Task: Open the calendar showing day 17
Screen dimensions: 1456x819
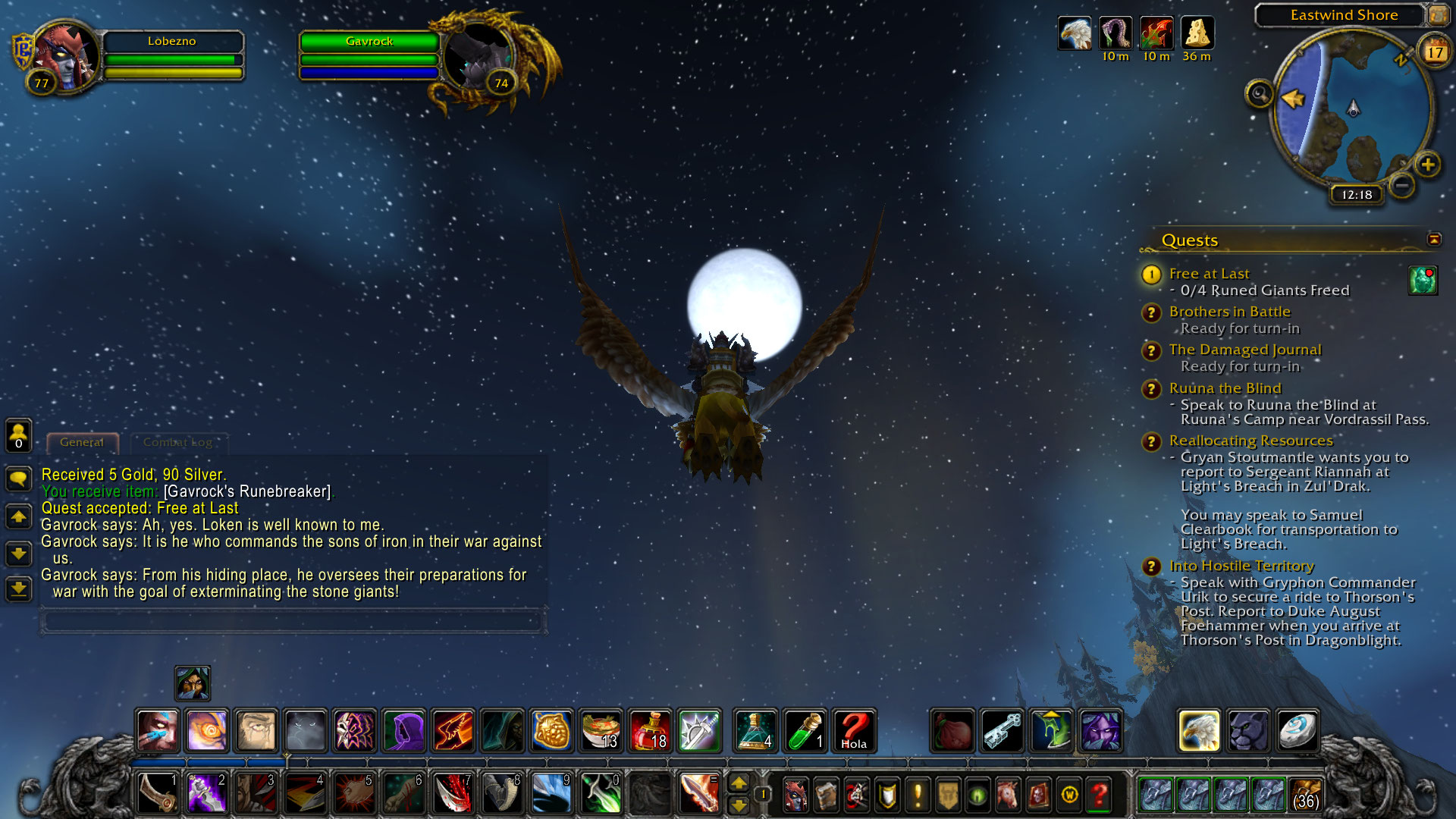Action: (x=1434, y=52)
